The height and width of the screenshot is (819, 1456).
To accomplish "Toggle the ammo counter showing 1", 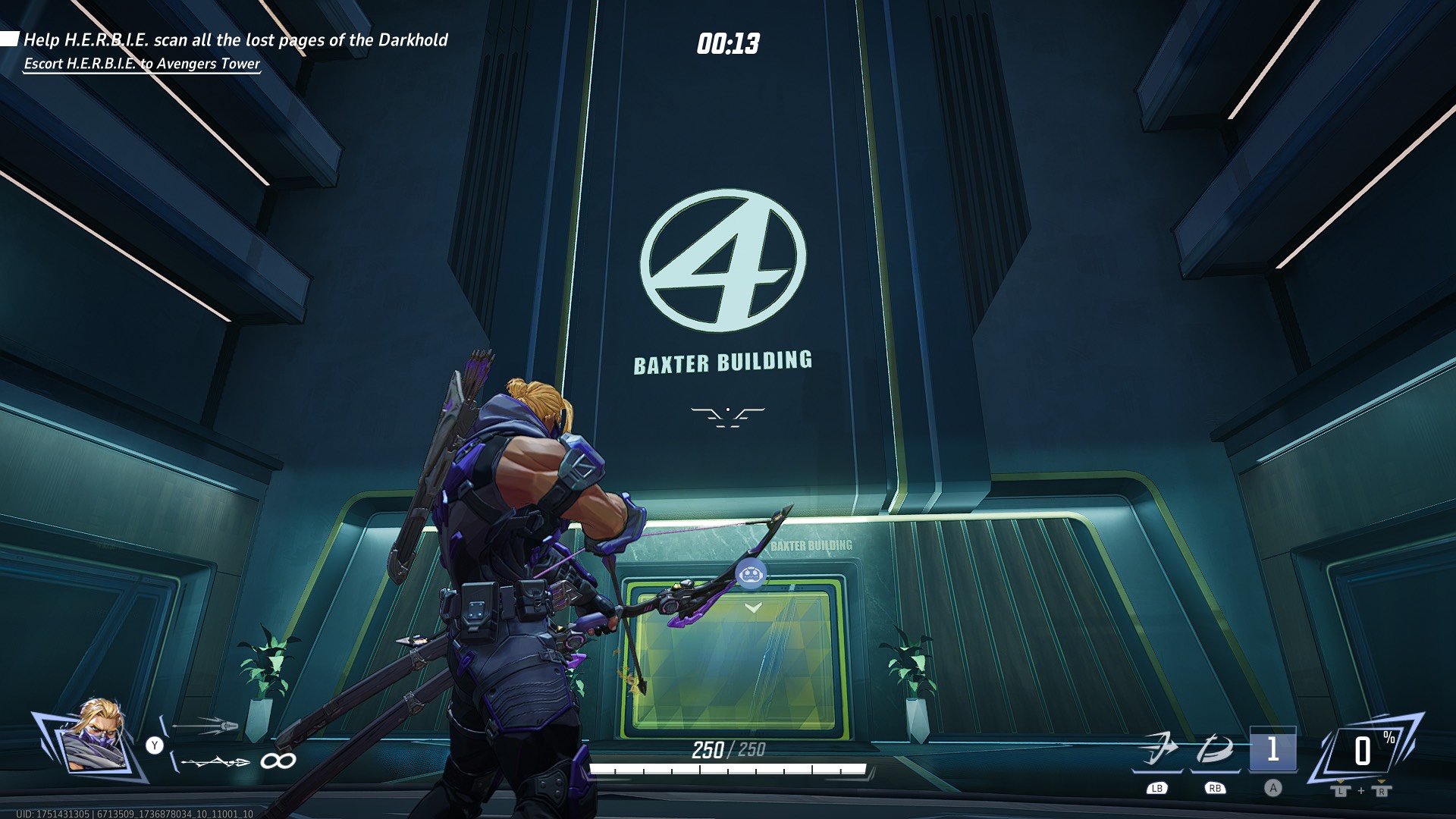I will click(1273, 747).
